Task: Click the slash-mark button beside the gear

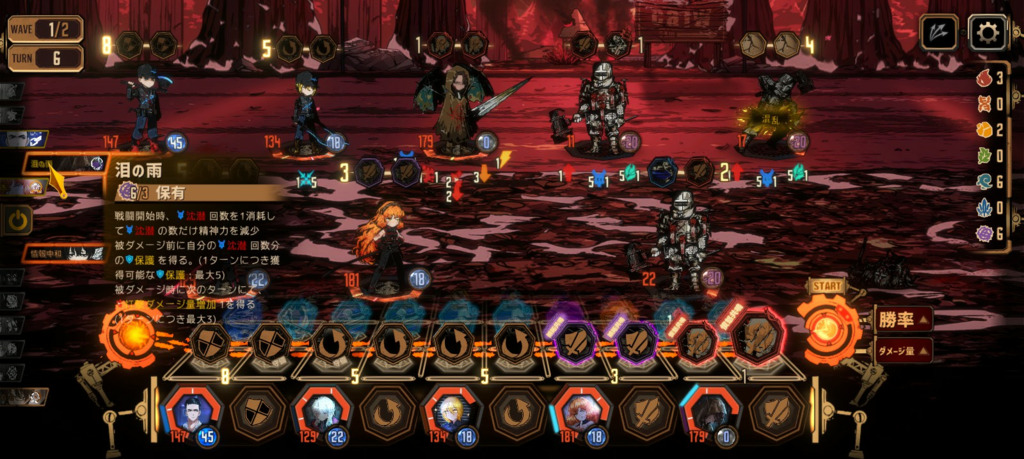Action: point(939,33)
